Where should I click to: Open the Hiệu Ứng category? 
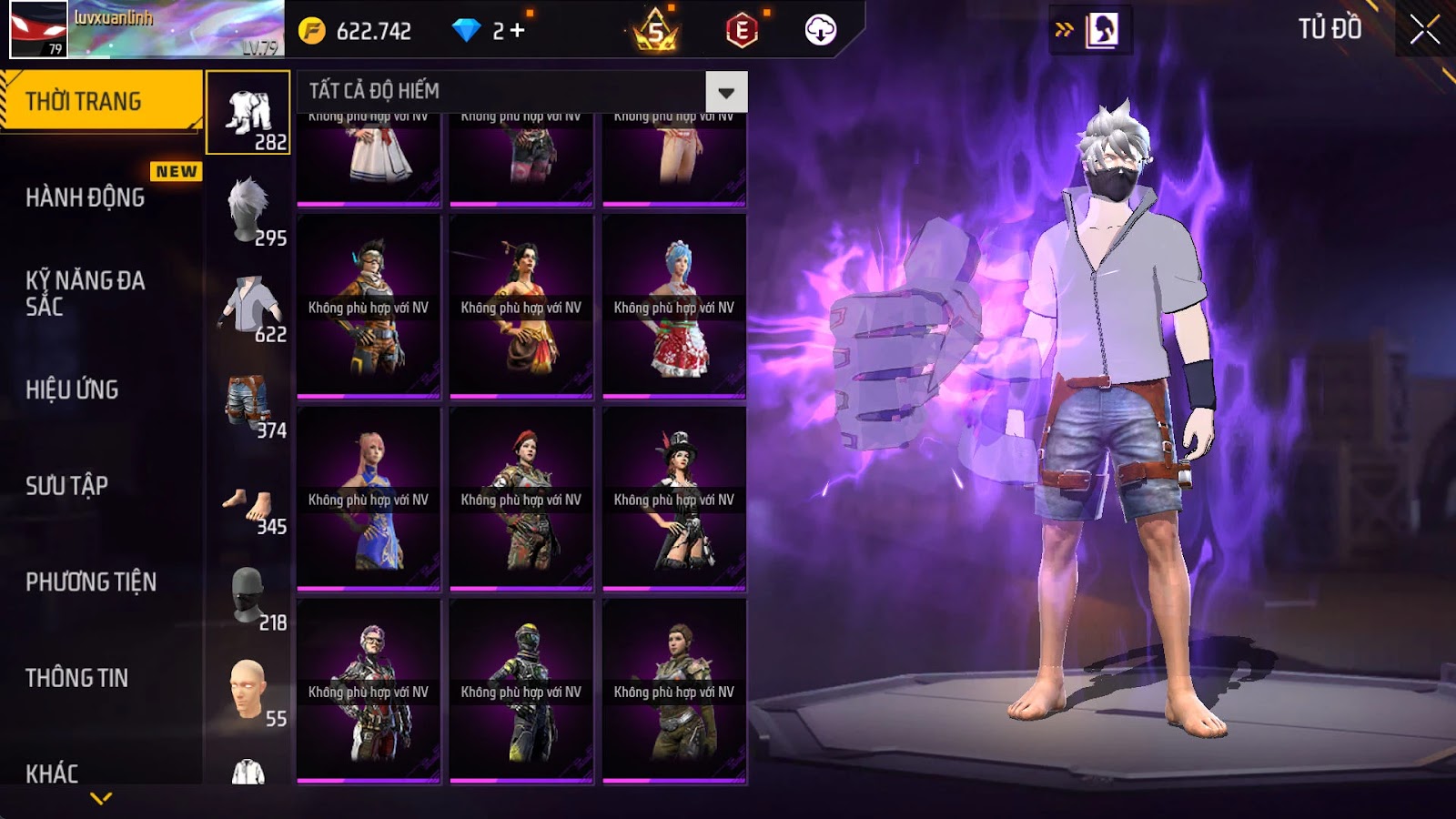click(73, 389)
